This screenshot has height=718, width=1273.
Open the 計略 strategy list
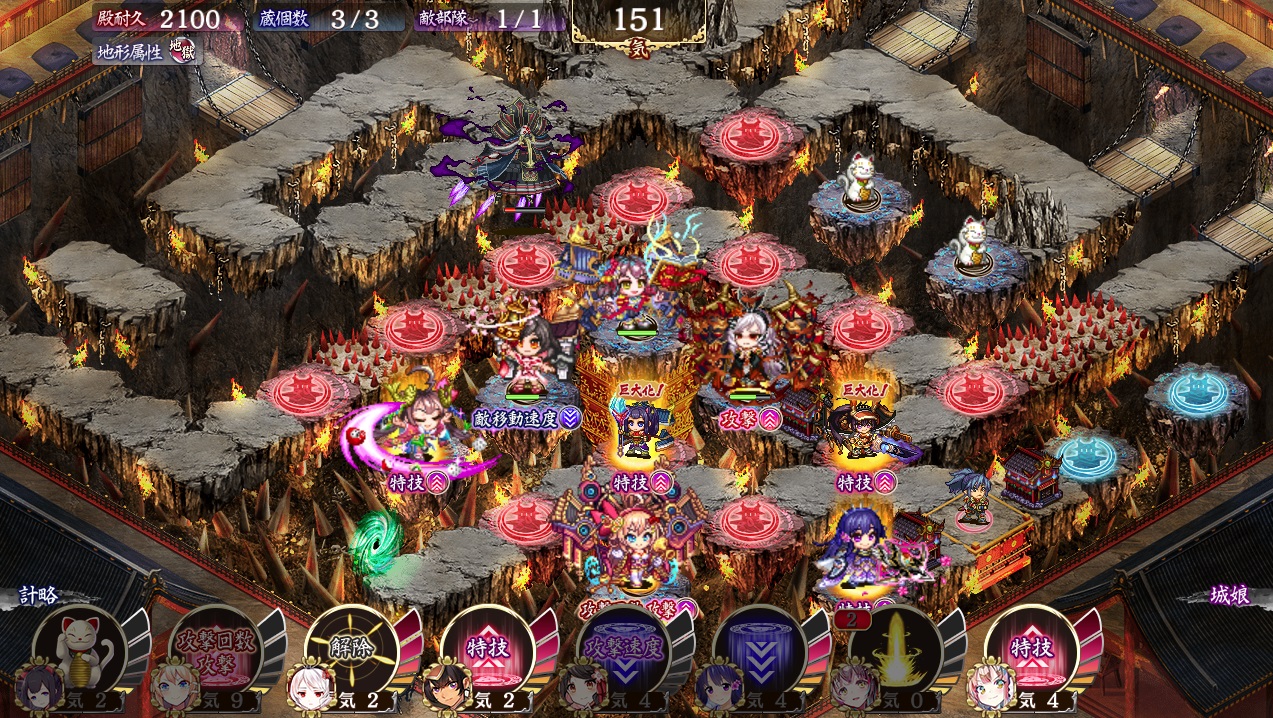pyautogui.click(x=40, y=596)
